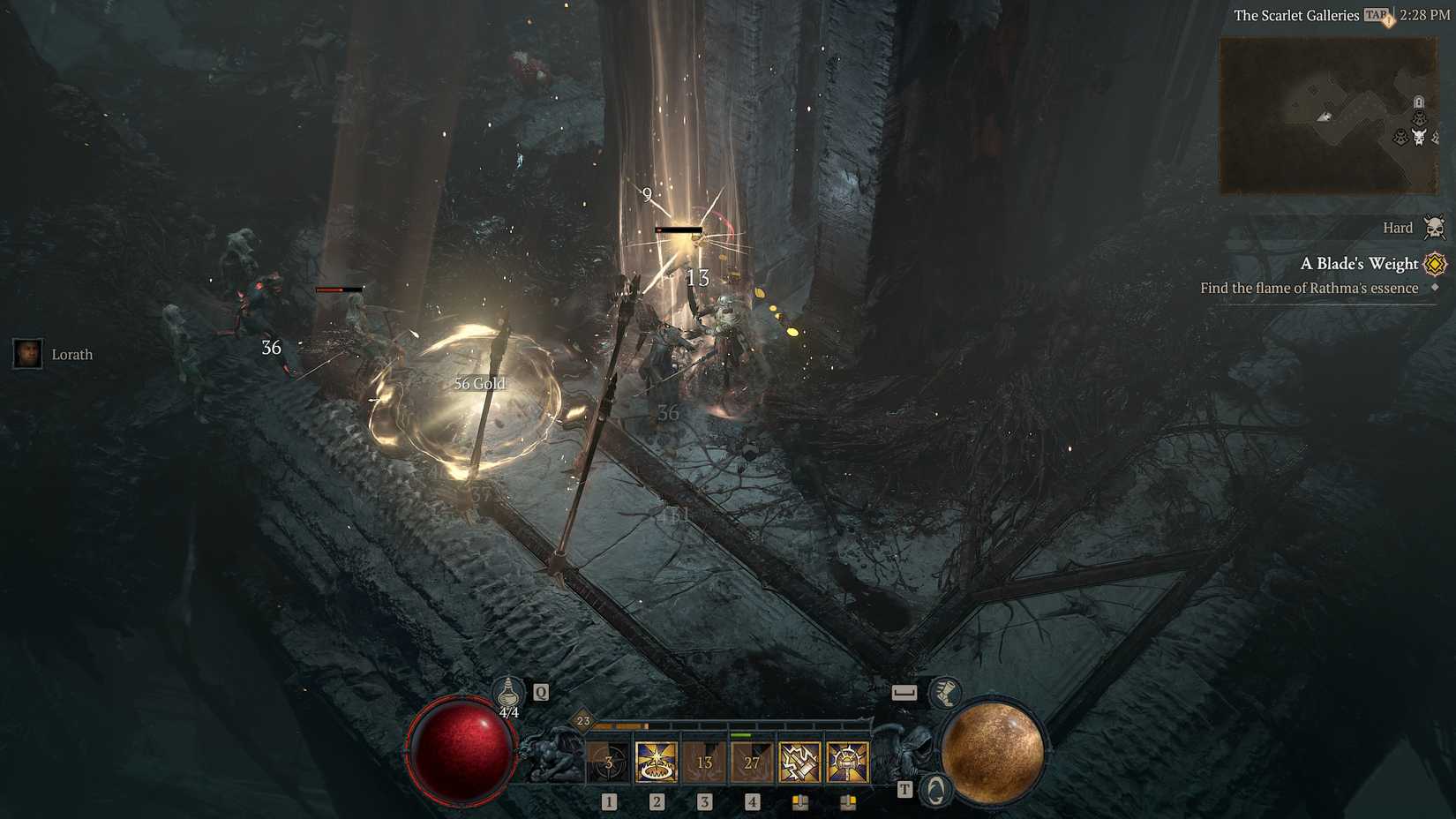The width and height of the screenshot is (1456, 819).
Task: Click the minimap of The Scarlet Galleries
Action: [1328, 115]
